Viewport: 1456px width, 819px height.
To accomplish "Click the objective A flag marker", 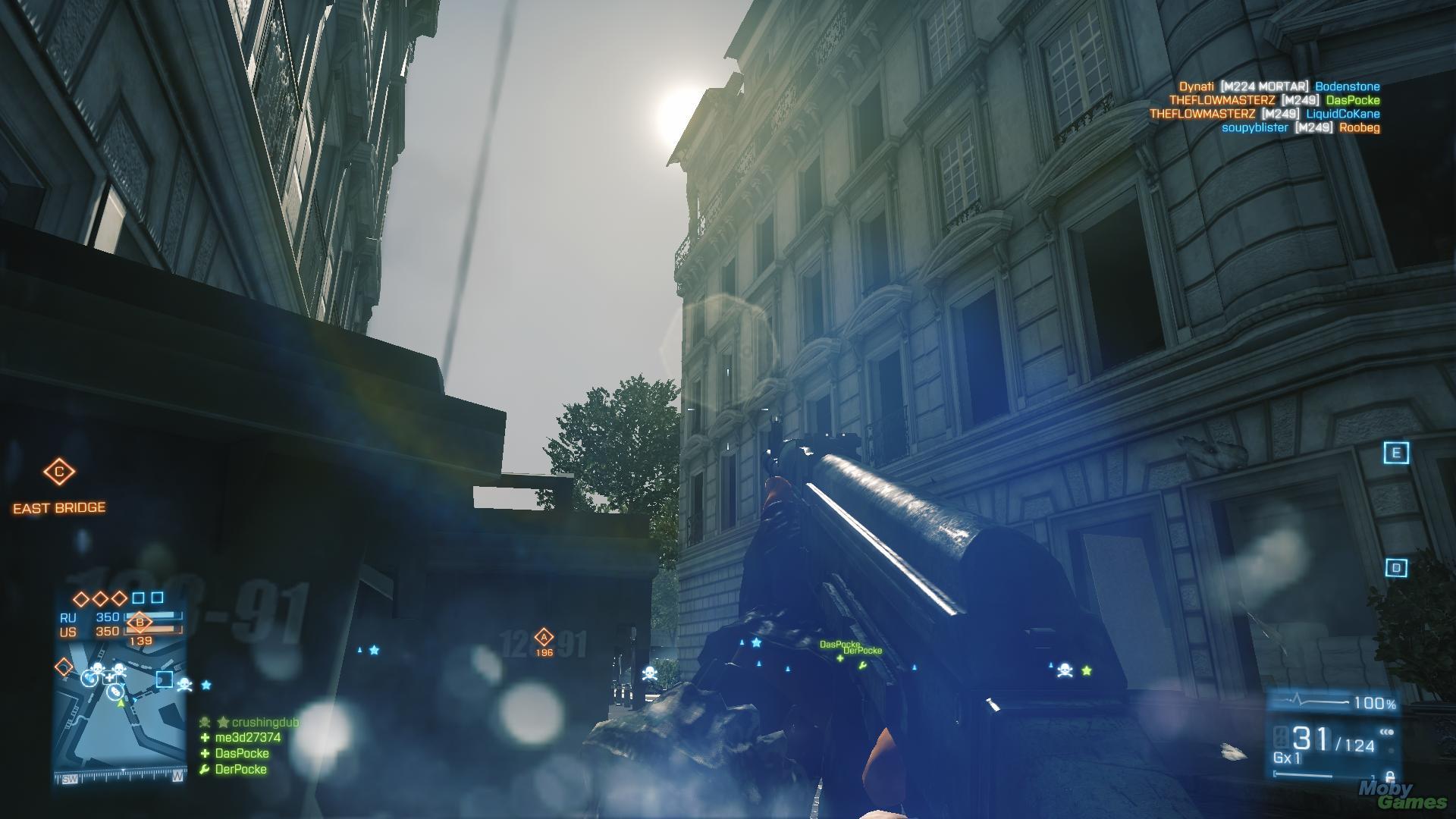I will click(x=543, y=638).
